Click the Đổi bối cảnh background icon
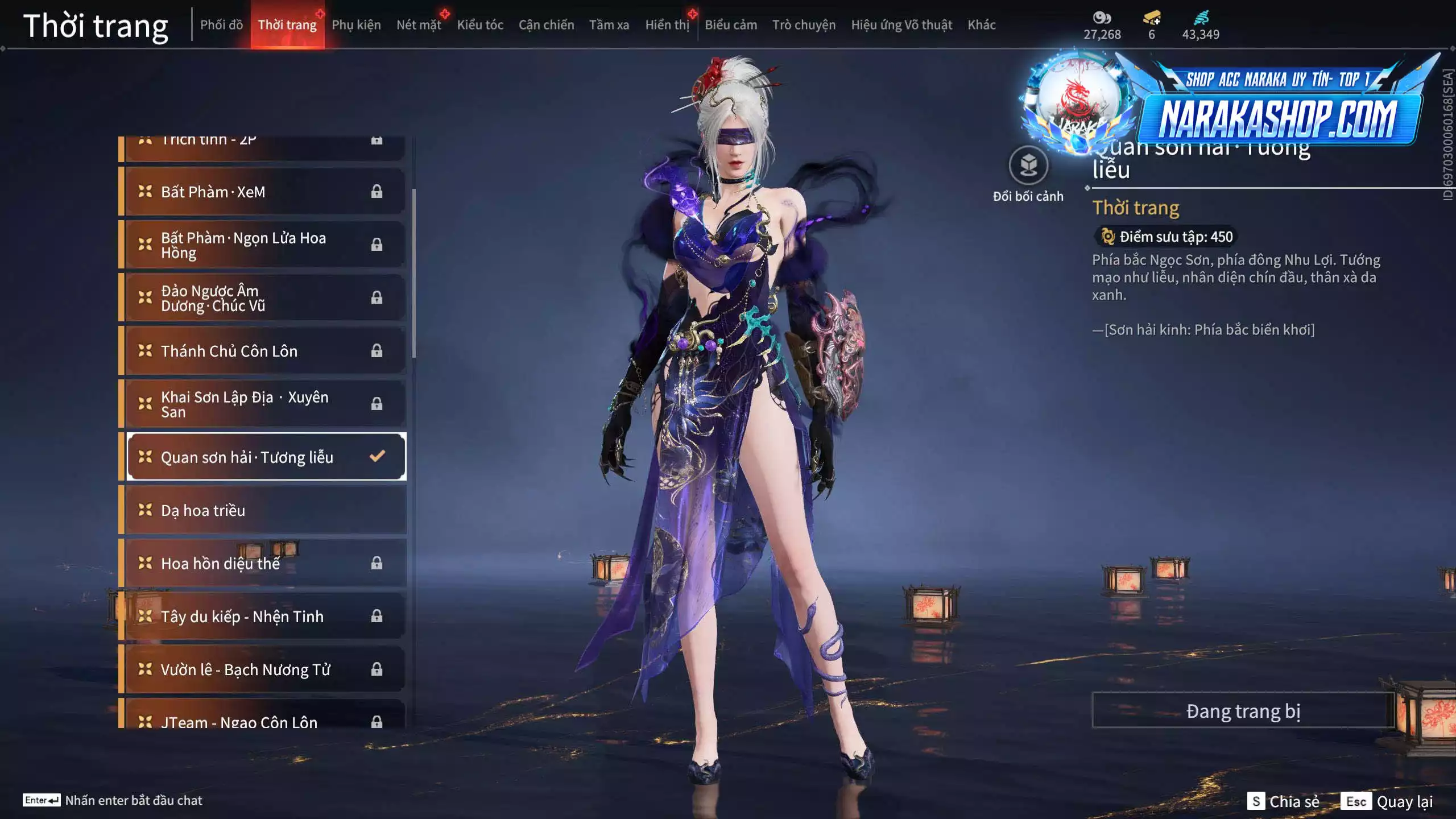1456x819 pixels. click(1028, 166)
